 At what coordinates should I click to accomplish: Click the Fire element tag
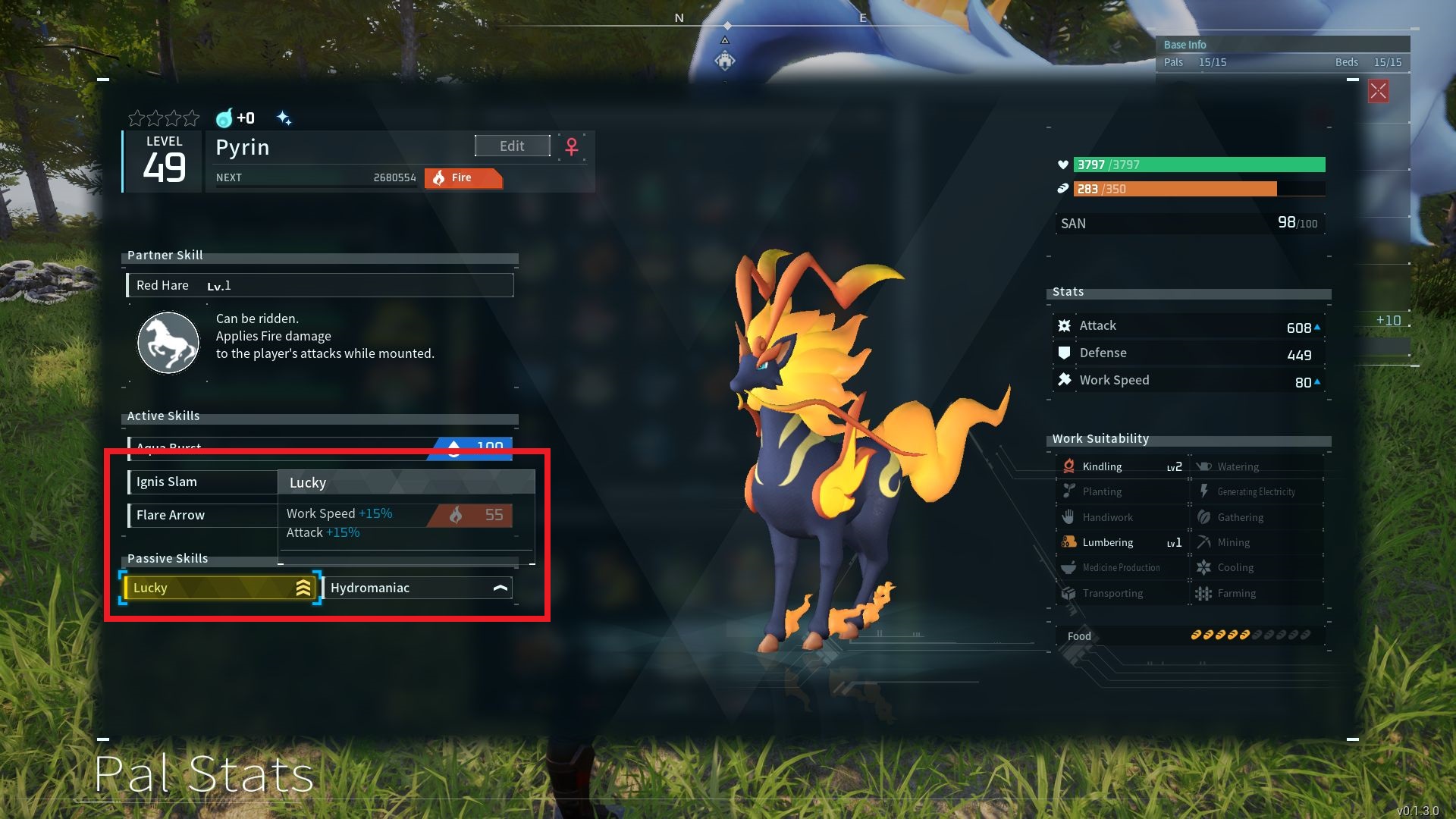click(463, 178)
